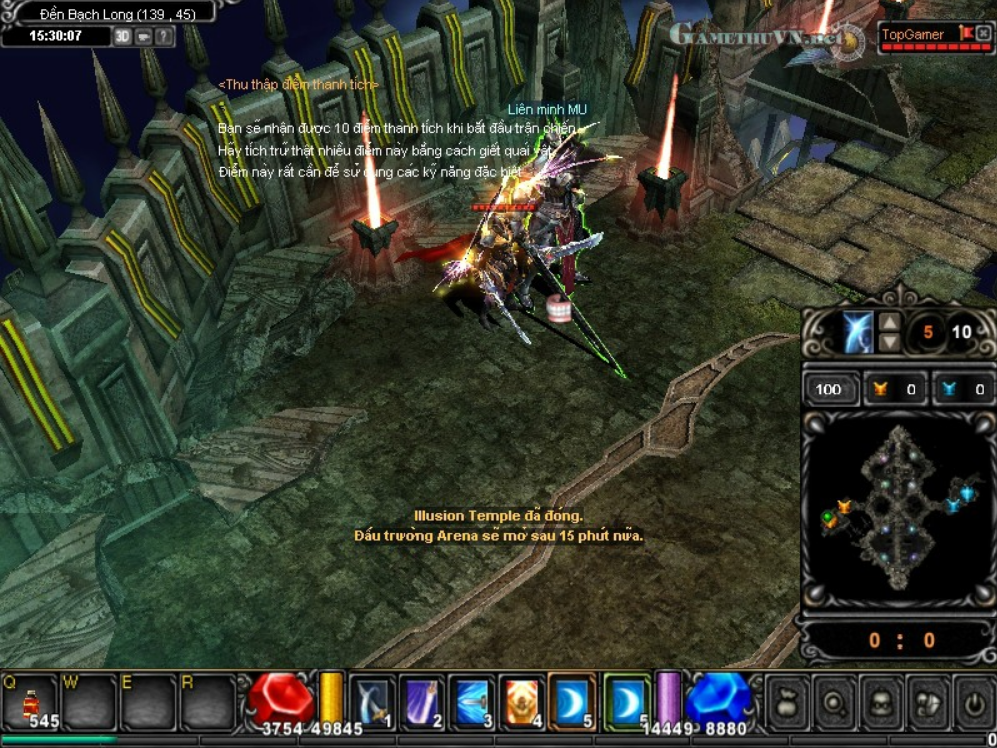The height and width of the screenshot is (748, 997).
Task: Click the down arrow beside the special skill
Action: pyautogui.click(x=888, y=343)
